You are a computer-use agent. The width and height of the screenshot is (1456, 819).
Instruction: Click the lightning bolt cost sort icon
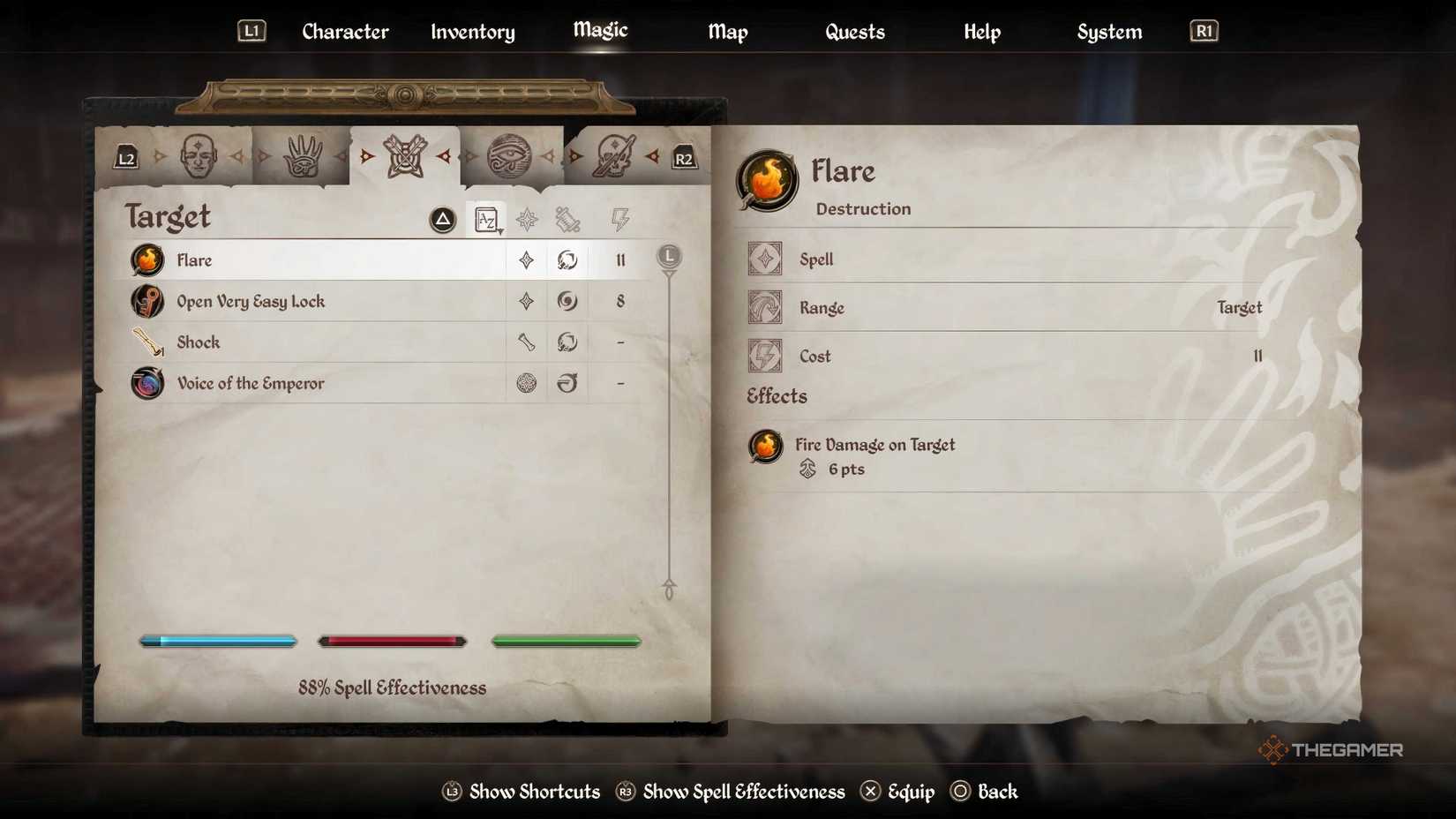point(620,220)
